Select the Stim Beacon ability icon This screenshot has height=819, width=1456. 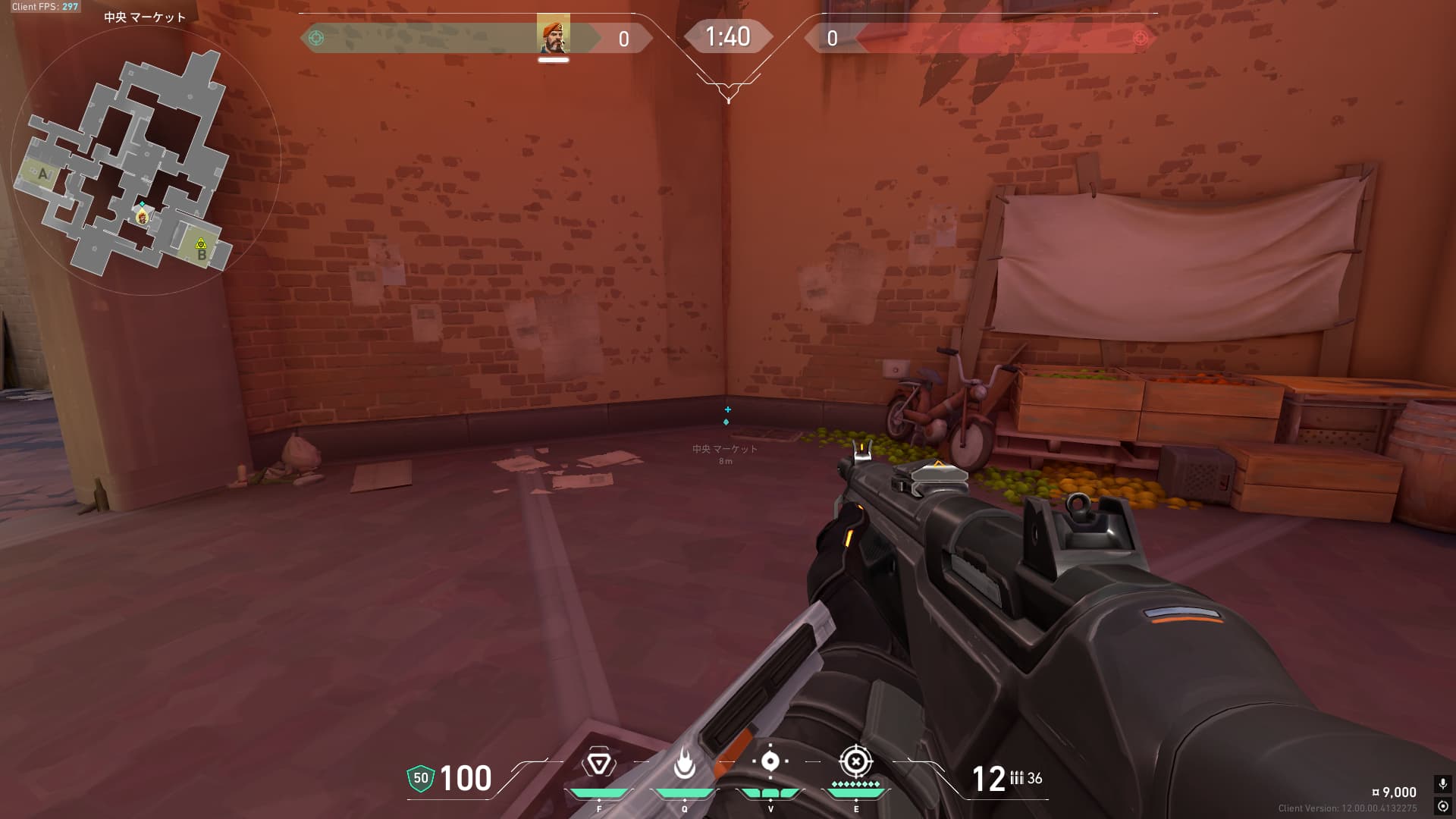tap(598, 764)
